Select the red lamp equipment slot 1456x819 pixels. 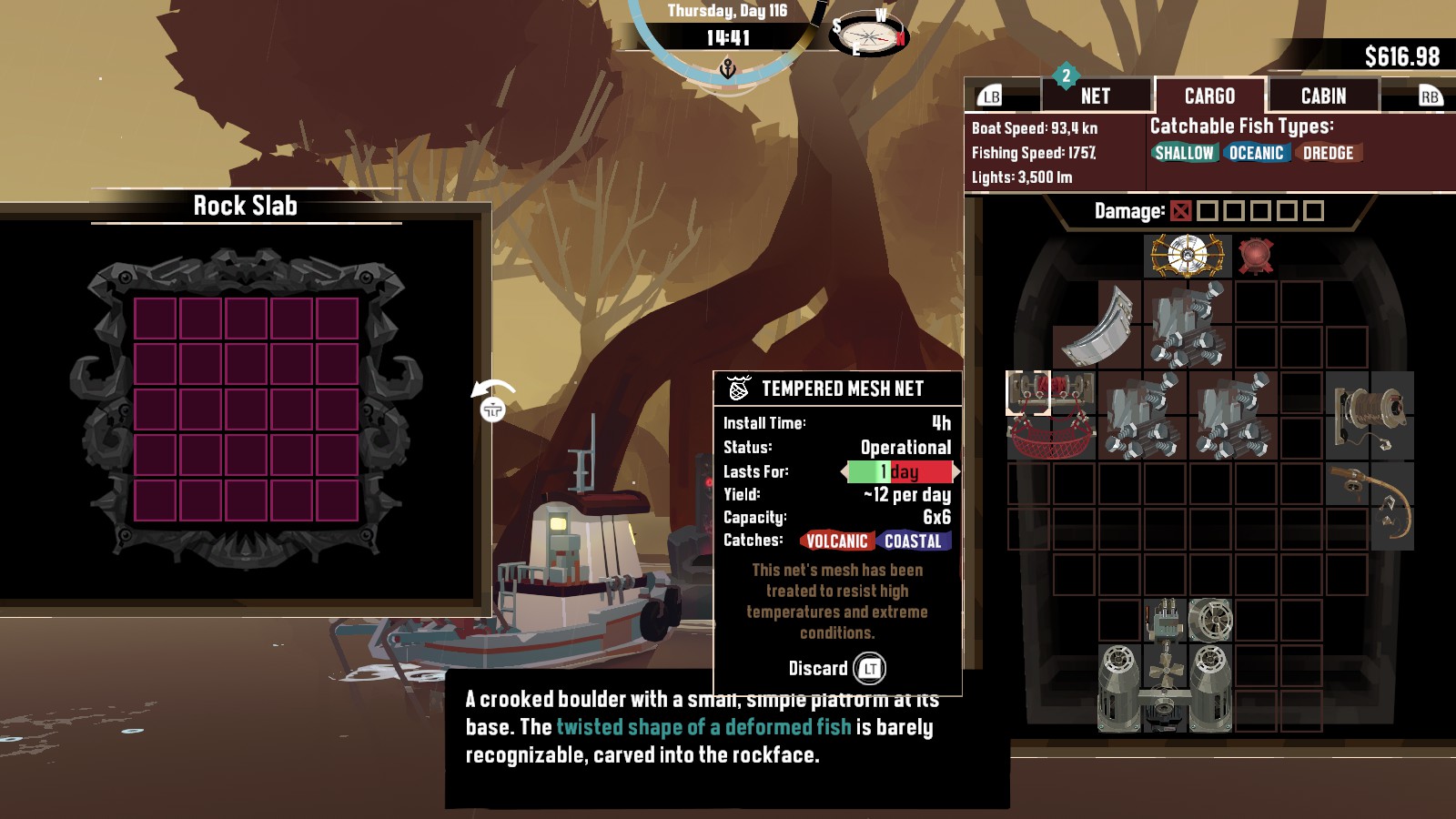(1256, 255)
